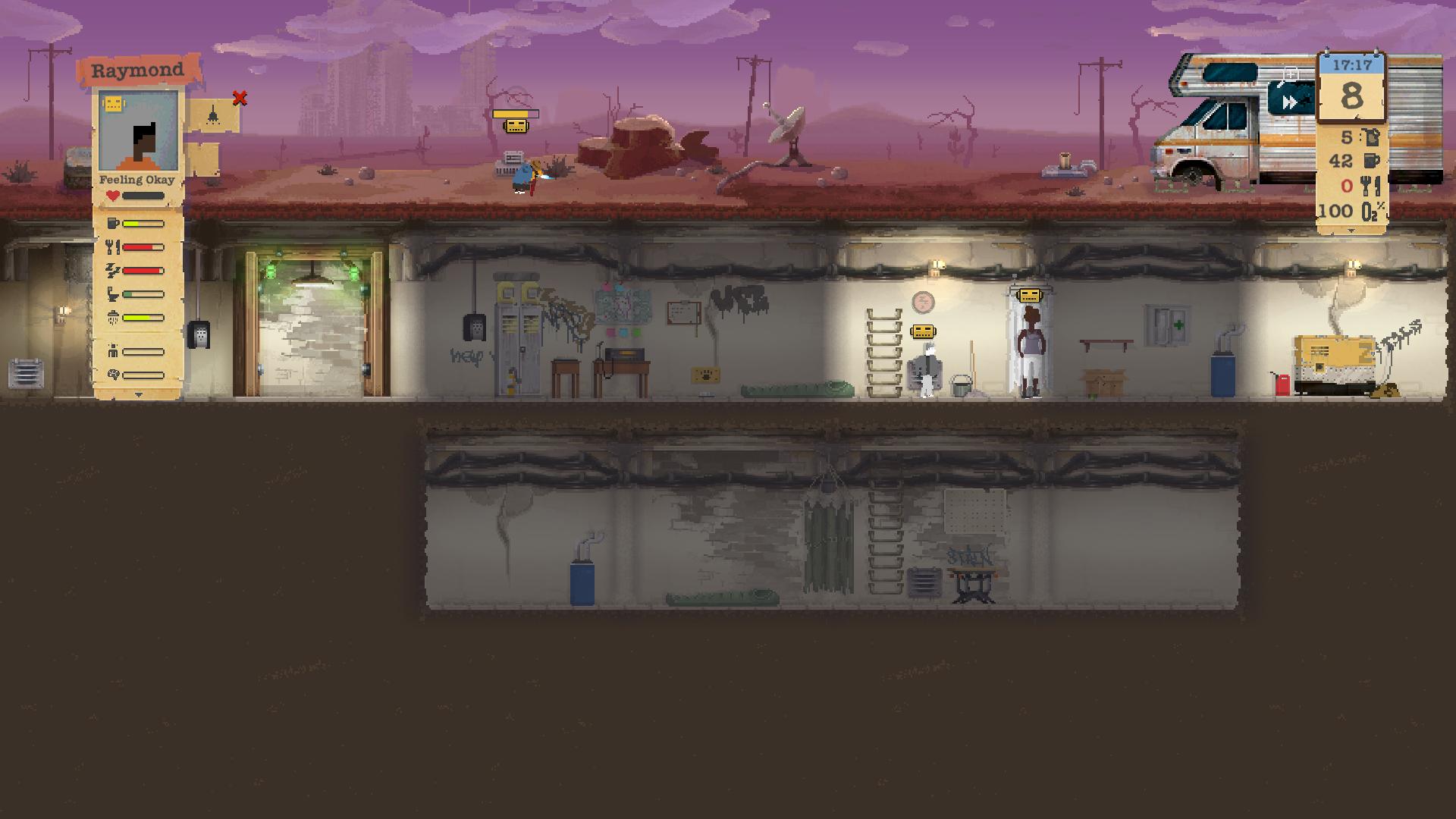Viewport: 1456px width, 819px height.
Task: Select the character standing in the wasteland above ground
Action: [x=523, y=174]
